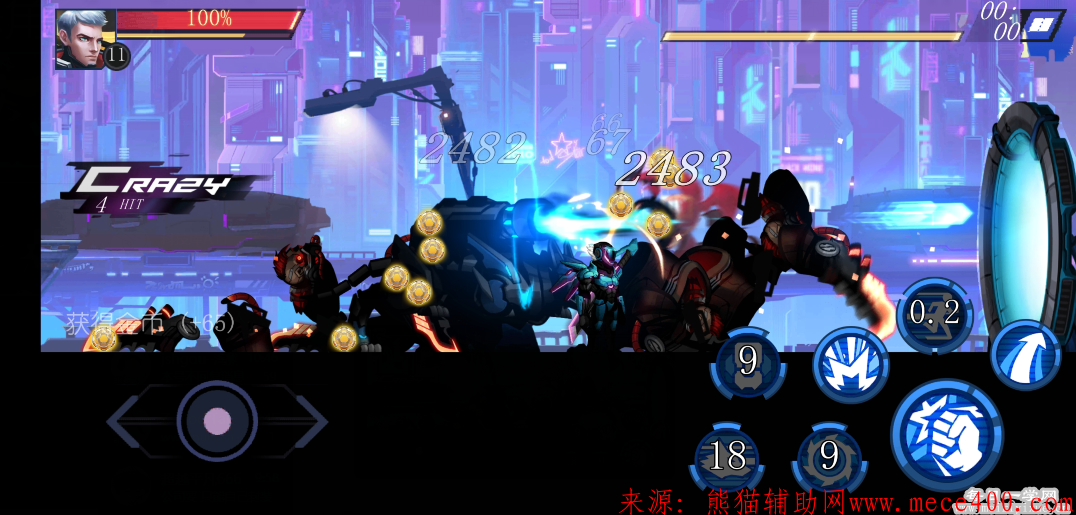
Task: Activate the jump arrow button
Action: click(1025, 355)
